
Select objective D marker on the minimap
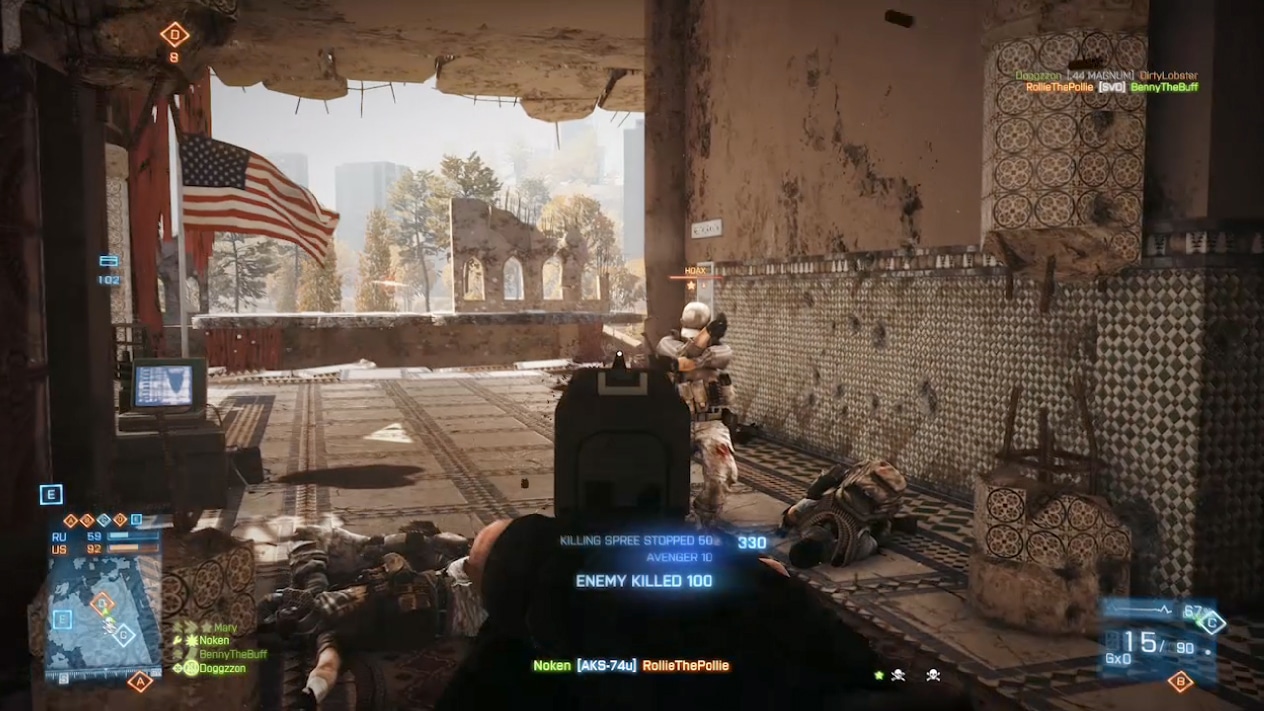pyautogui.click(x=101, y=603)
